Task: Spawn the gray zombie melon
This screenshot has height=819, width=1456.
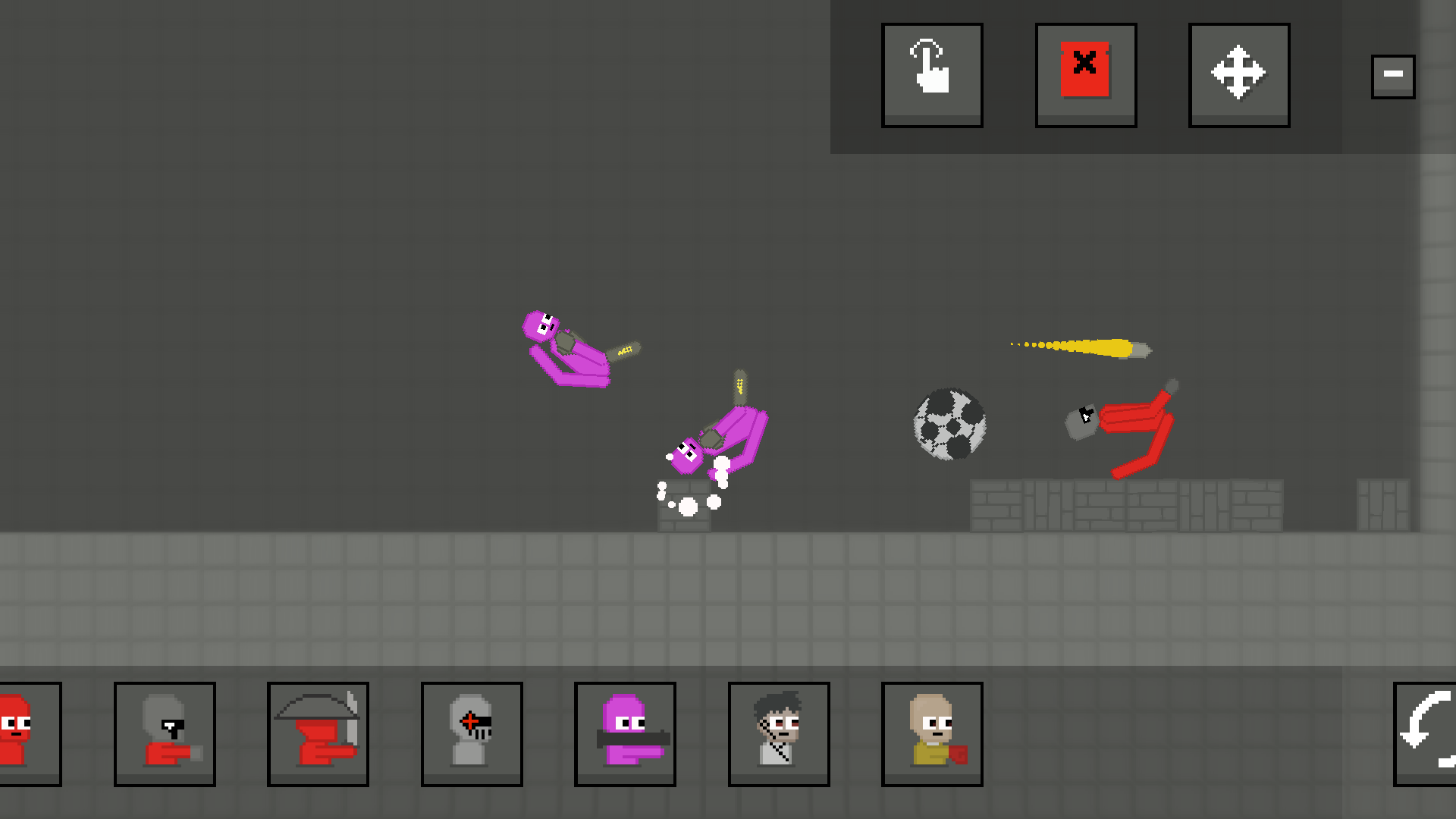Action: point(165,733)
